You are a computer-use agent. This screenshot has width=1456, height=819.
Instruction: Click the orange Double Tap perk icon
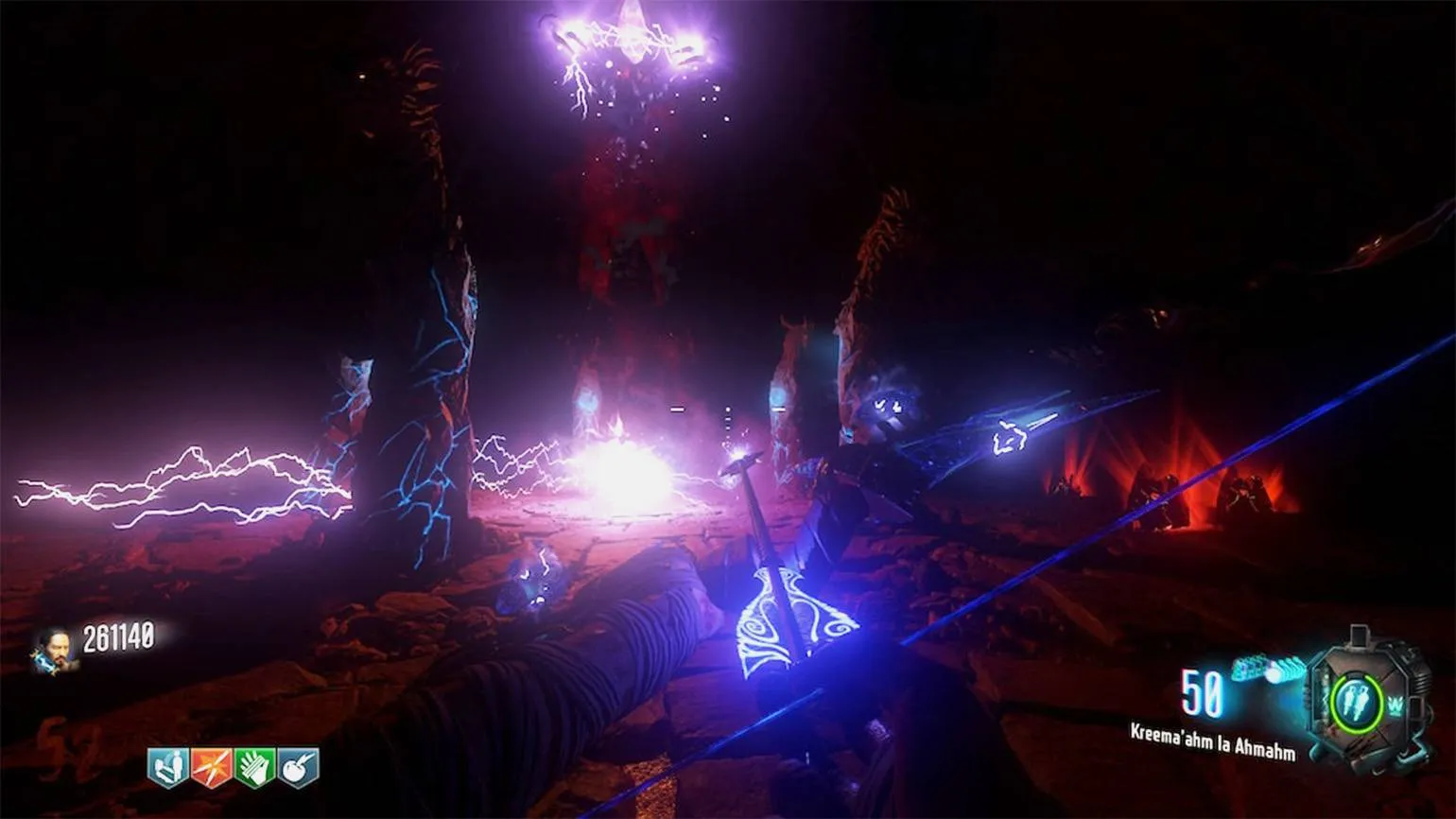coord(211,767)
